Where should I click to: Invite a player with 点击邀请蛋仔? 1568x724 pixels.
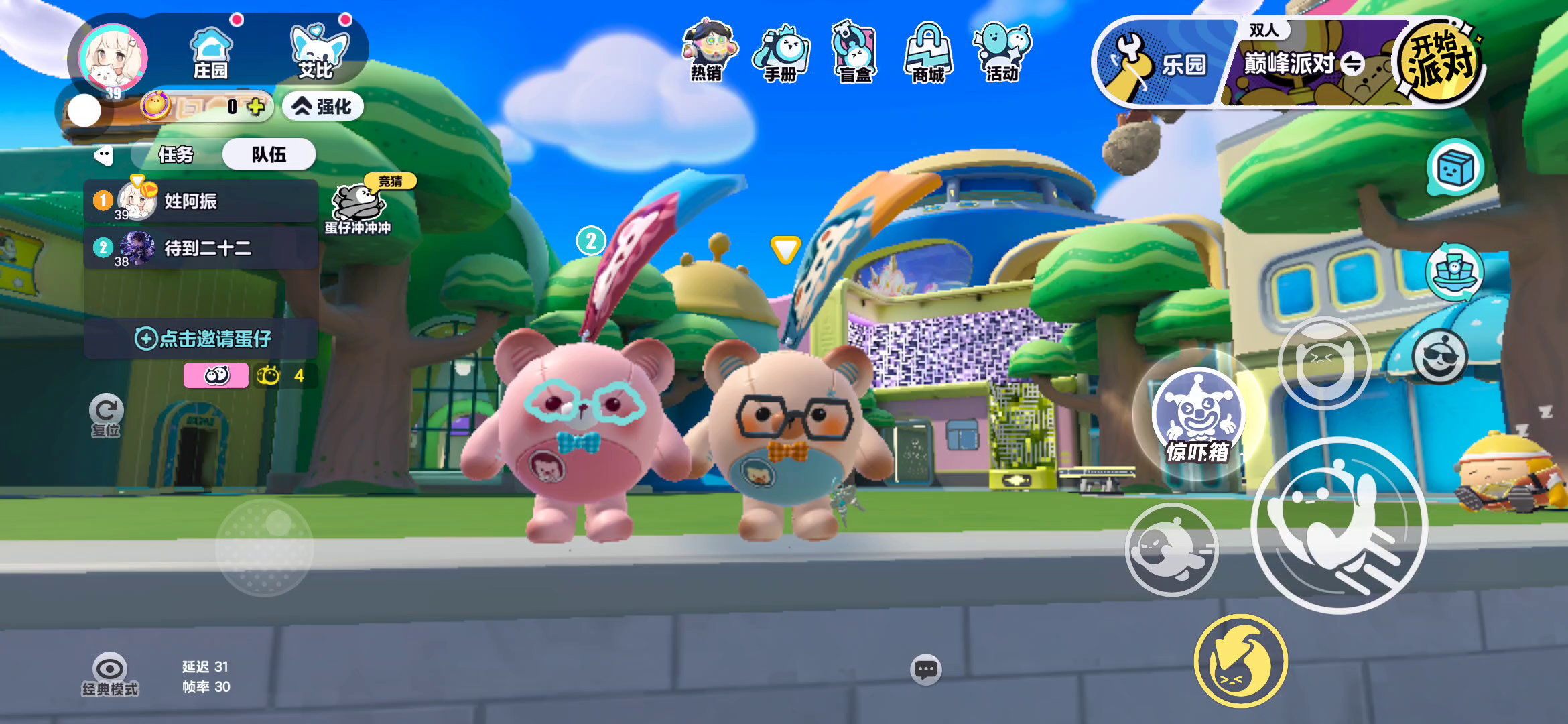(x=202, y=339)
